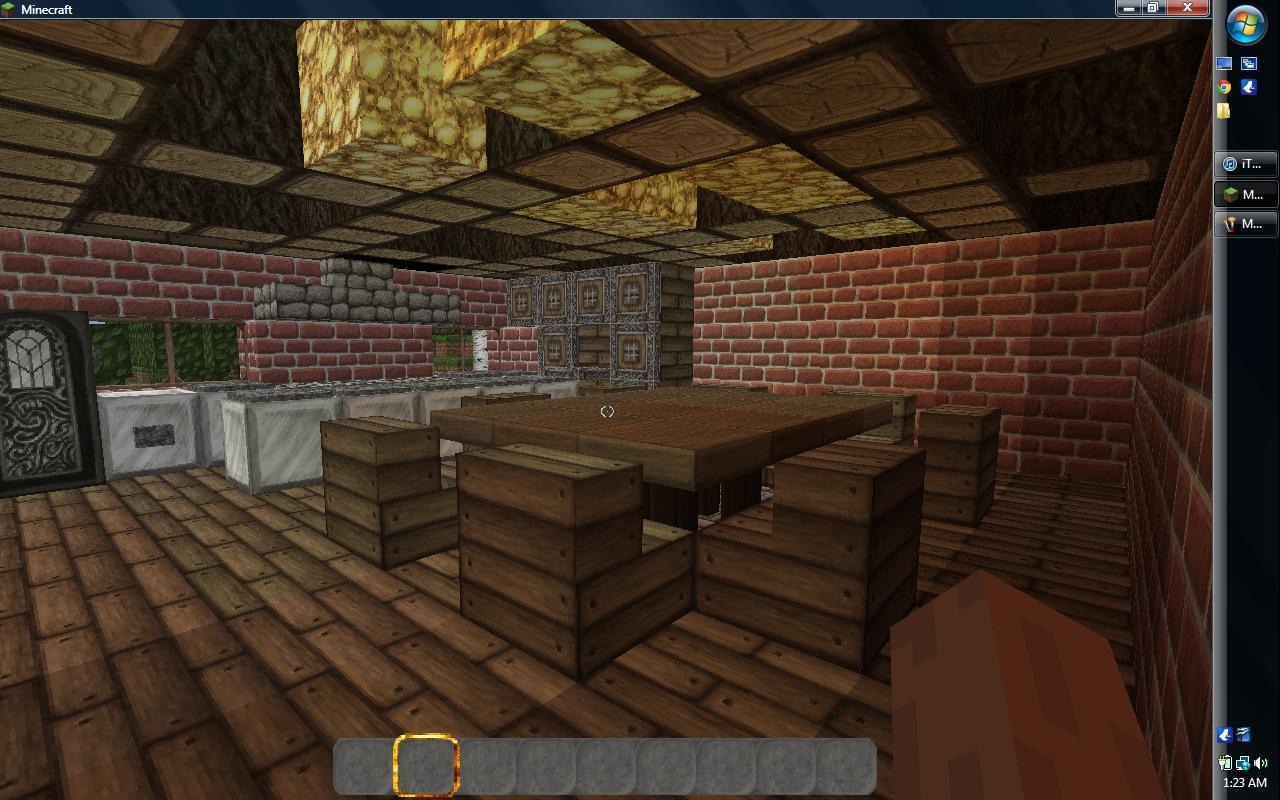The image size is (1280, 800).
Task: Open the network status icon in the system tray
Action: (1242, 763)
